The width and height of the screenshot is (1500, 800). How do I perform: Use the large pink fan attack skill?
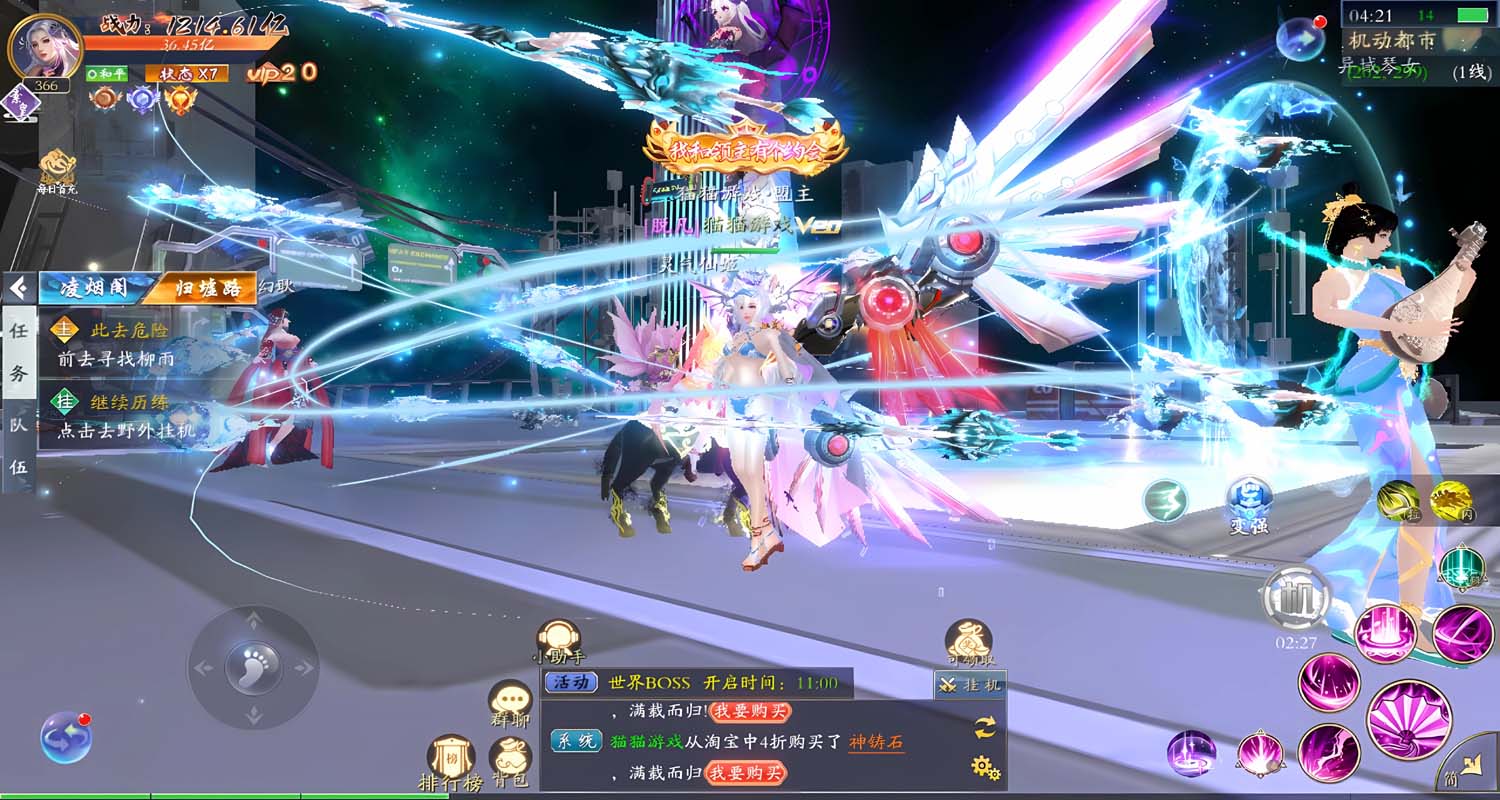(x=1409, y=719)
